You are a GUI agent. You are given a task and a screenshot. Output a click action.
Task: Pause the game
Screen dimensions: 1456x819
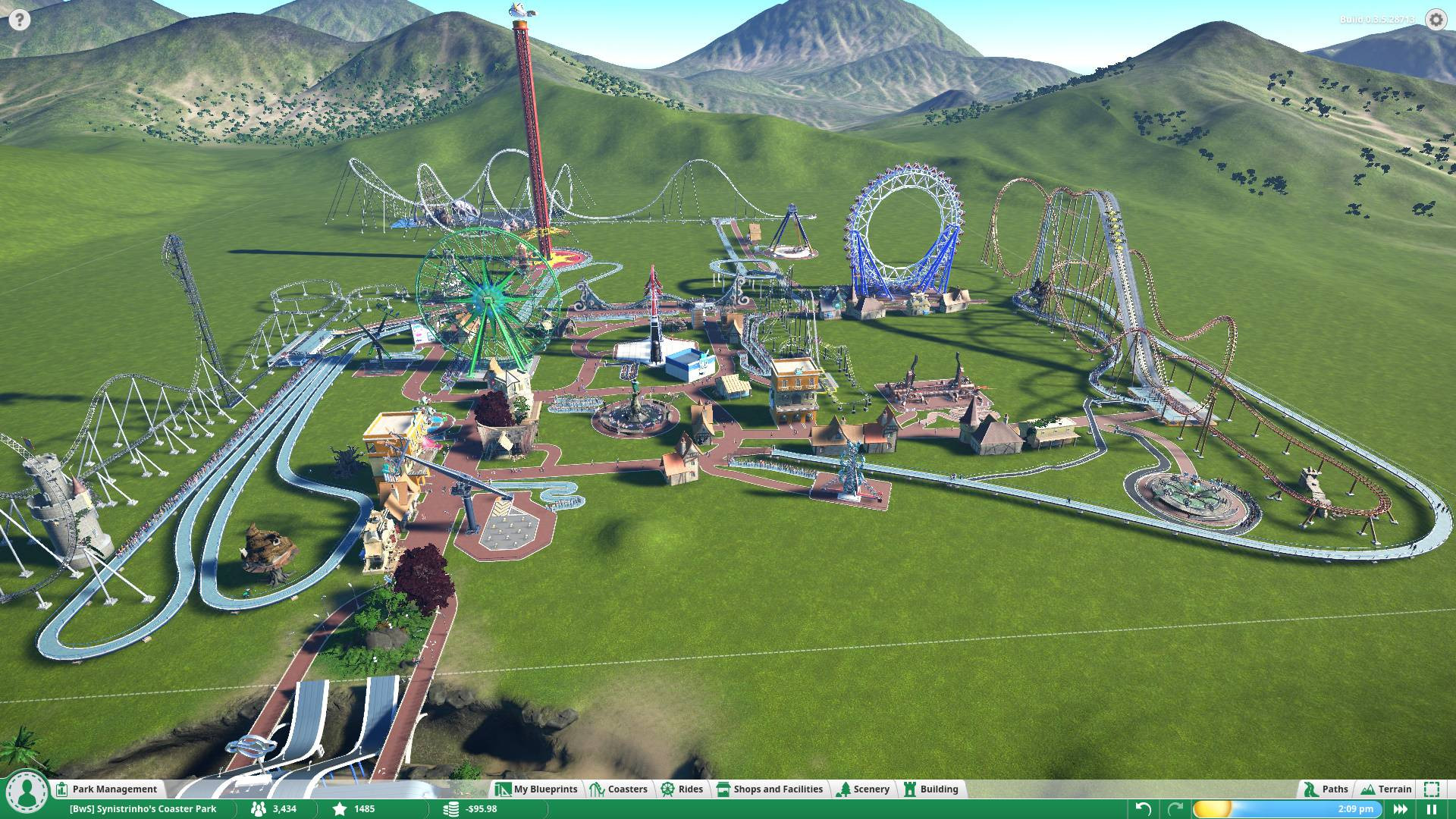click(x=1432, y=809)
